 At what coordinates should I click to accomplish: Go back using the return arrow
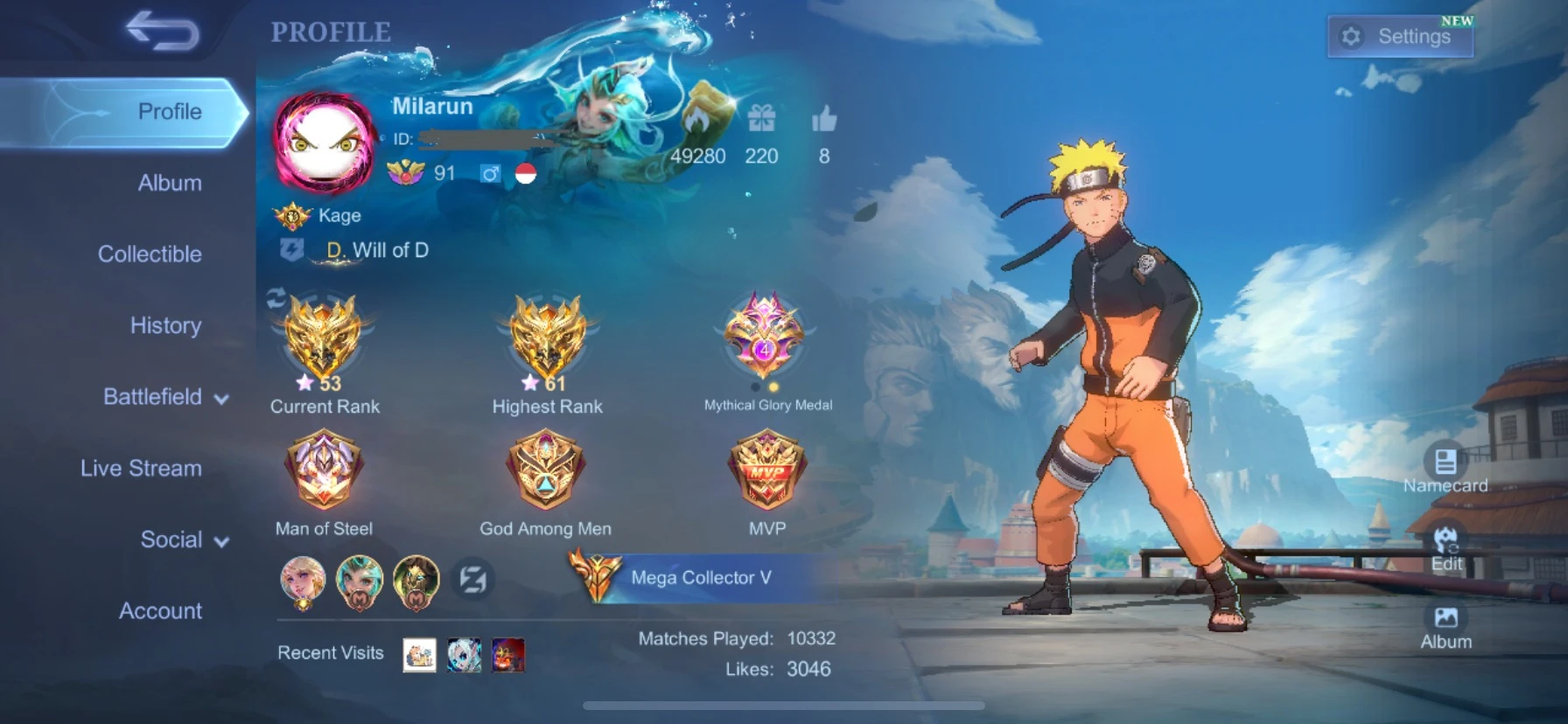(x=163, y=31)
